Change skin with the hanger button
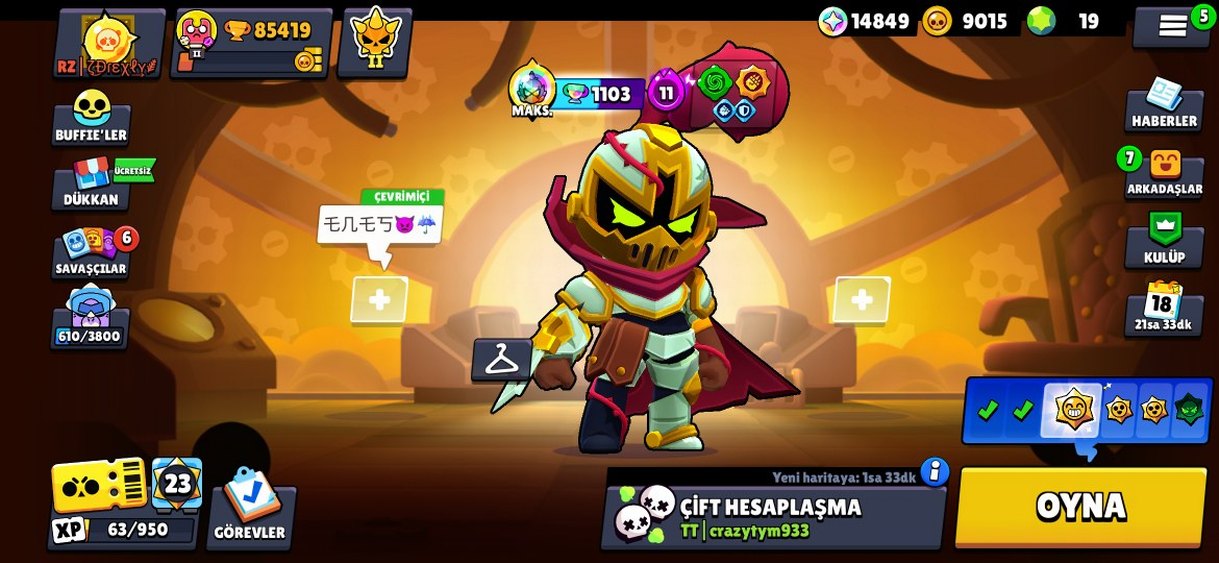Screen dimensions: 1219x563 click(x=501, y=360)
